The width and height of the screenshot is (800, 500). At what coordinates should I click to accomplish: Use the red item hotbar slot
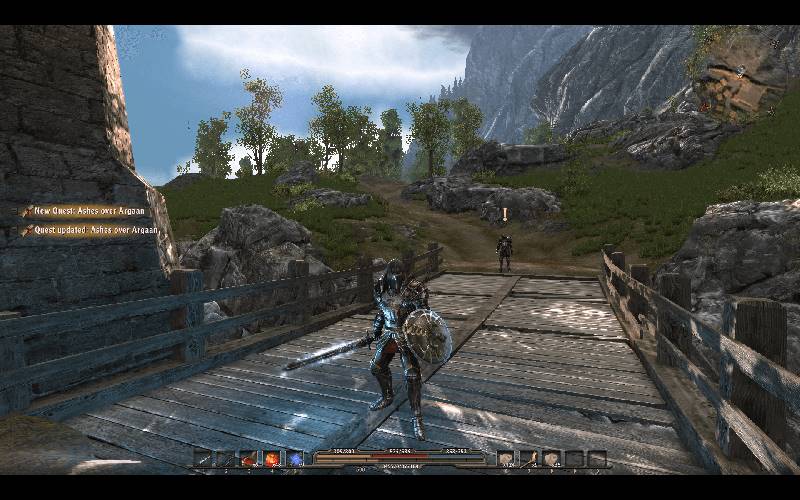click(249, 459)
